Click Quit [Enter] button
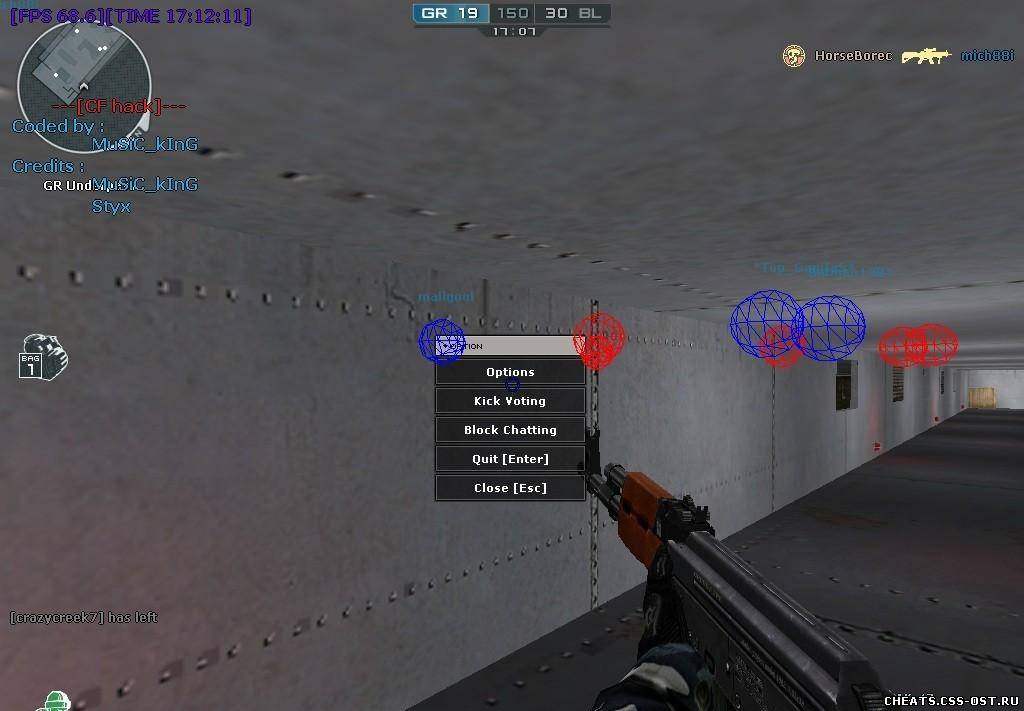Screen dimensions: 1024x711 click(510, 459)
